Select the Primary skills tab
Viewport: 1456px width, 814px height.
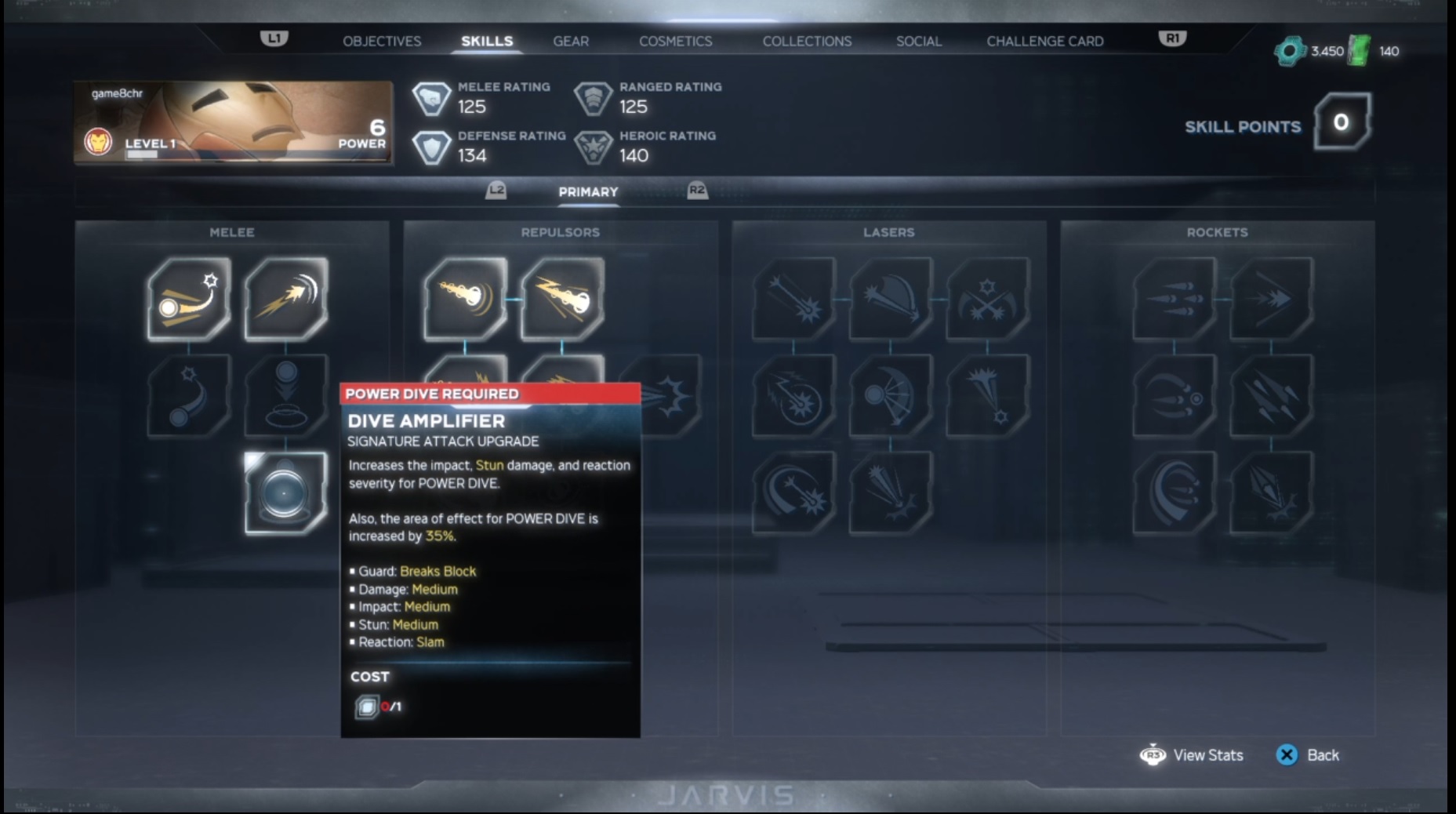[x=587, y=191]
